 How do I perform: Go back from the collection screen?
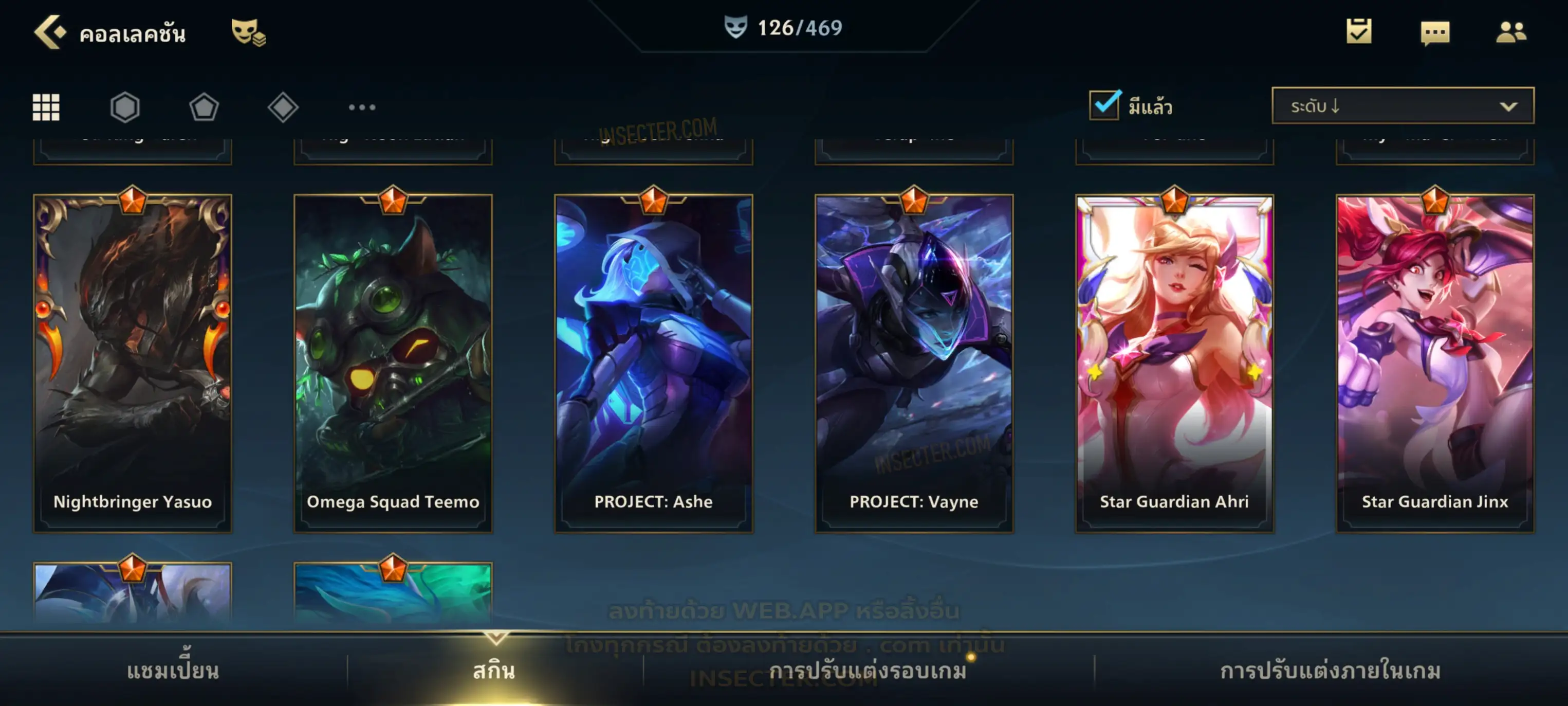click(50, 32)
